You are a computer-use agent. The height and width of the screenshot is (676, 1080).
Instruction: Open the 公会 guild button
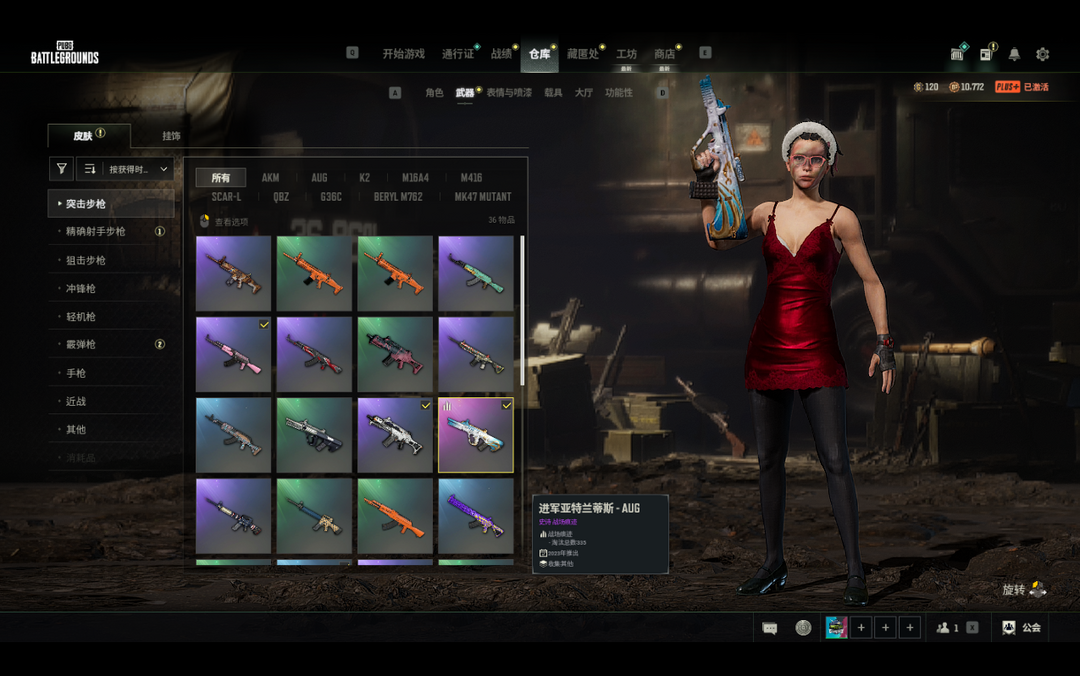click(1022, 628)
